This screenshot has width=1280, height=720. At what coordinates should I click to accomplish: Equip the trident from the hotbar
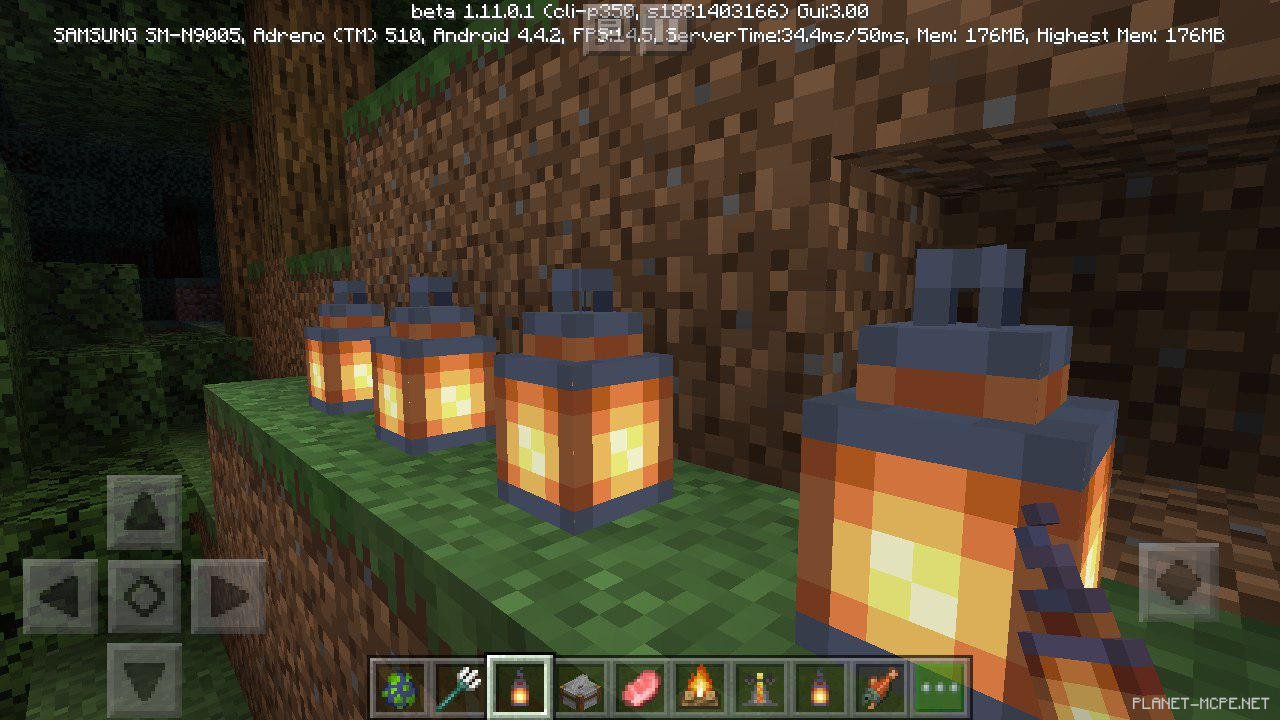click(460, 688)
